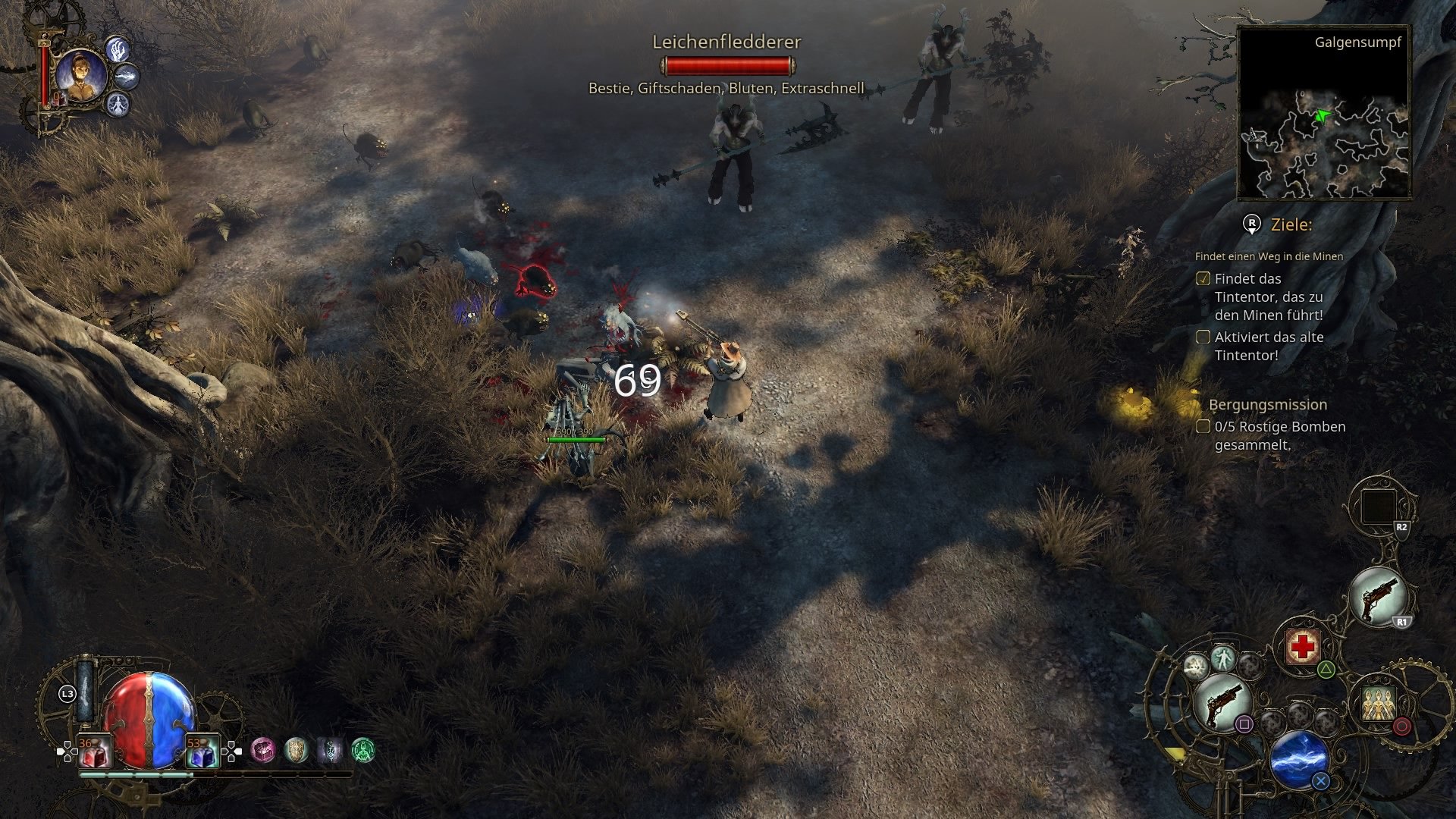Click the Leichenfledderer health bar
The image size is (1456, 819).
point(730,64)
